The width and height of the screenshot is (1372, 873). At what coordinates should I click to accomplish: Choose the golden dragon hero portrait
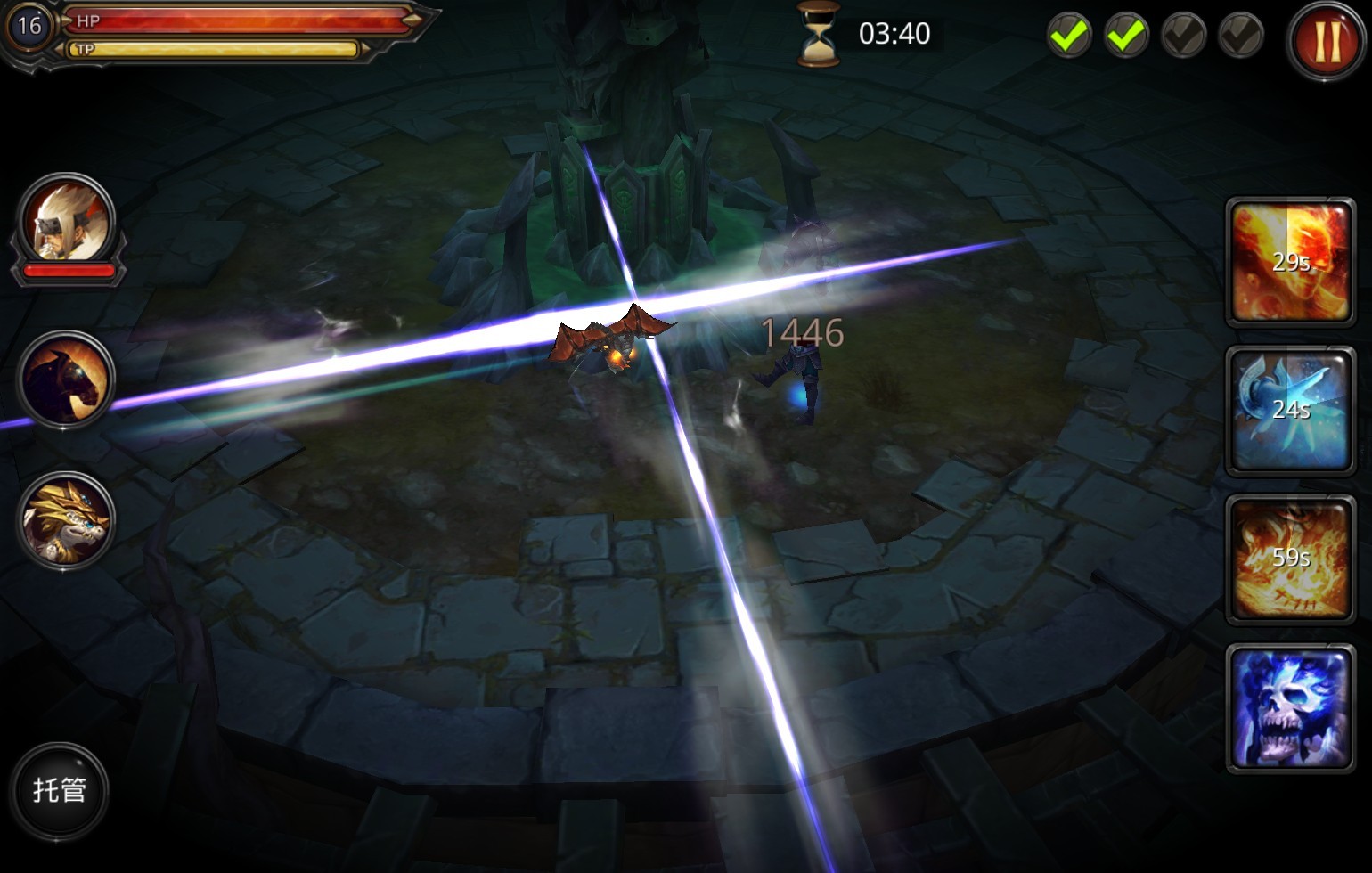[67, 521]
